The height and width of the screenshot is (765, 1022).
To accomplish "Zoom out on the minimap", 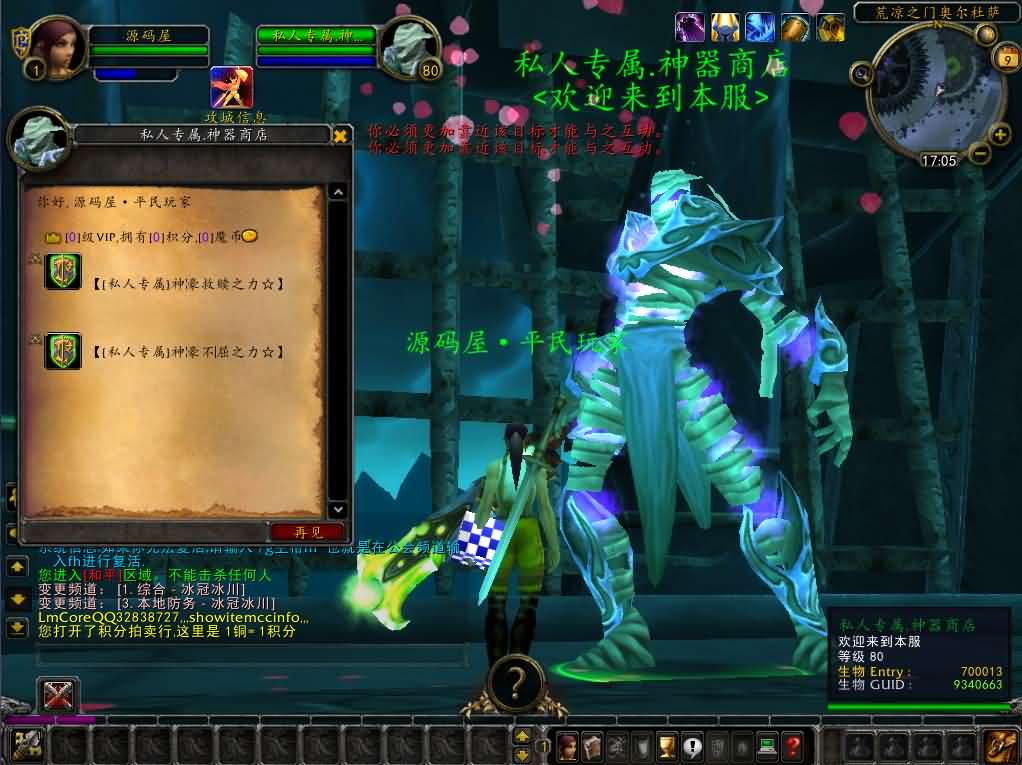I will [x=978, y=154].
